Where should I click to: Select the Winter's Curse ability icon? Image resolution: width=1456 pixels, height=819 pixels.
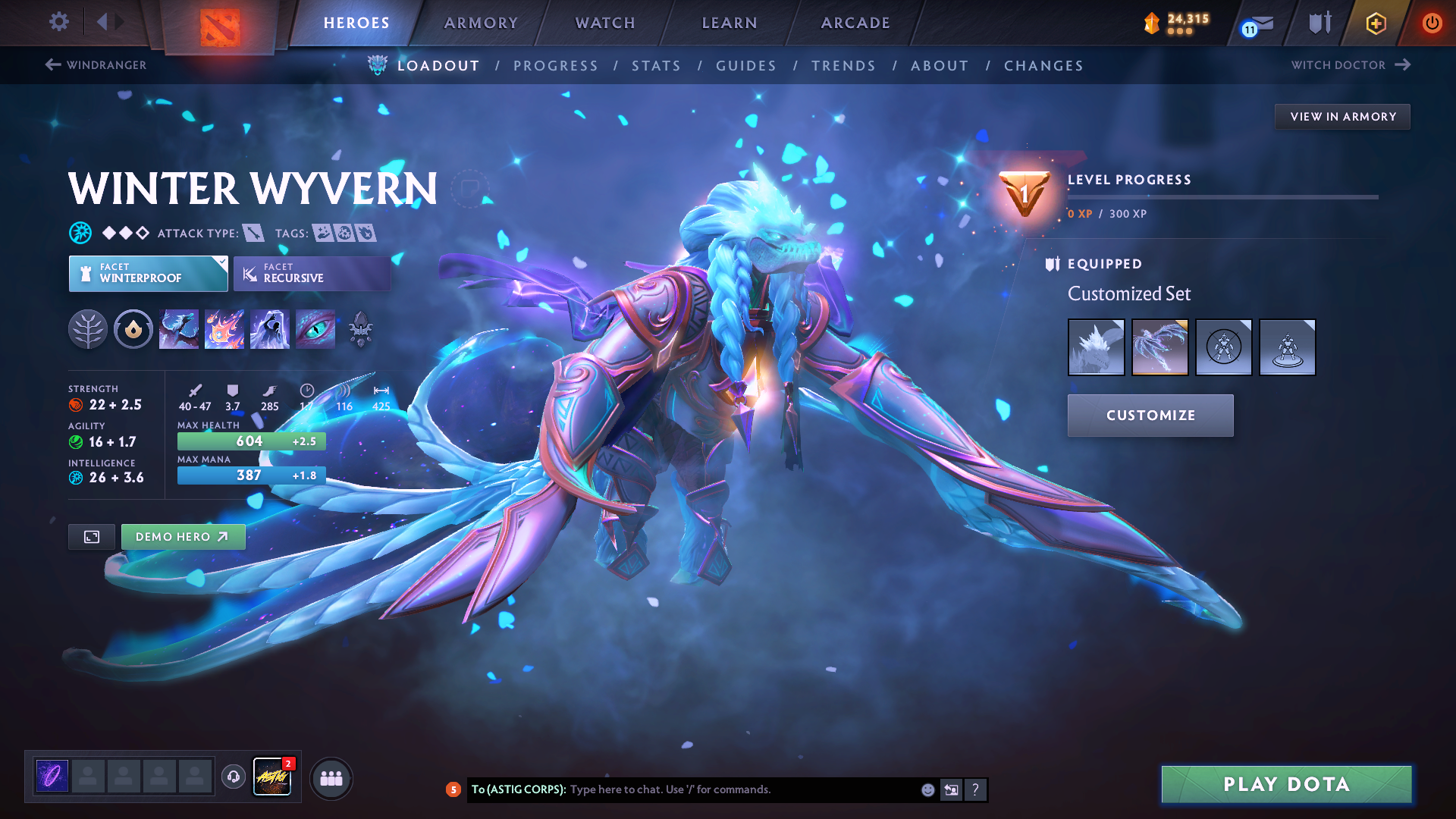(x=315, y=329)
